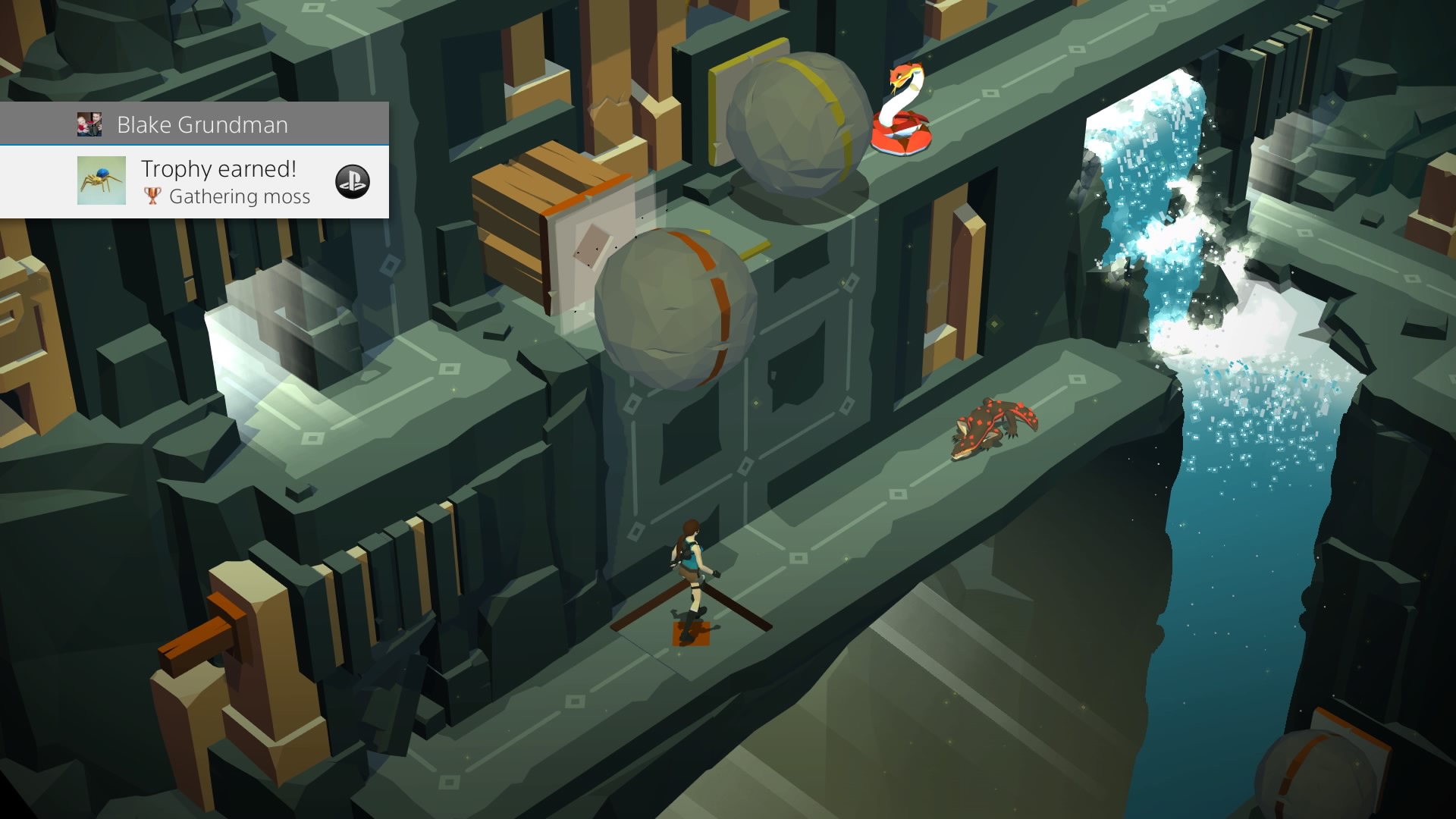Click the Gathering moss trophy name
Viewport: 1456px width, 819px height.
(240, 196)
